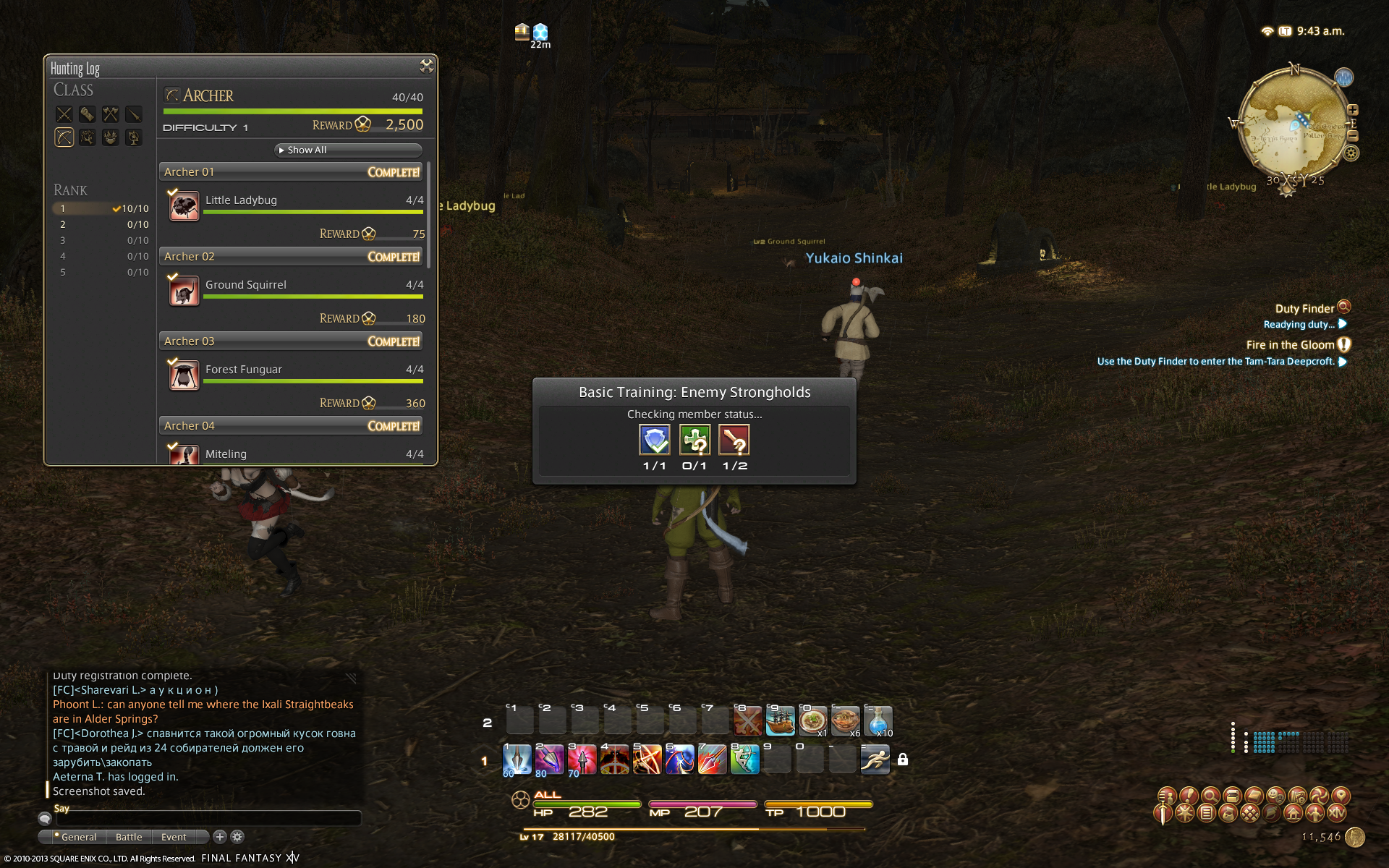Activate the Sprint running figure ability
Image resolution: width=1389 pixels, height=868 pixels.
click(x=875, y=759)
